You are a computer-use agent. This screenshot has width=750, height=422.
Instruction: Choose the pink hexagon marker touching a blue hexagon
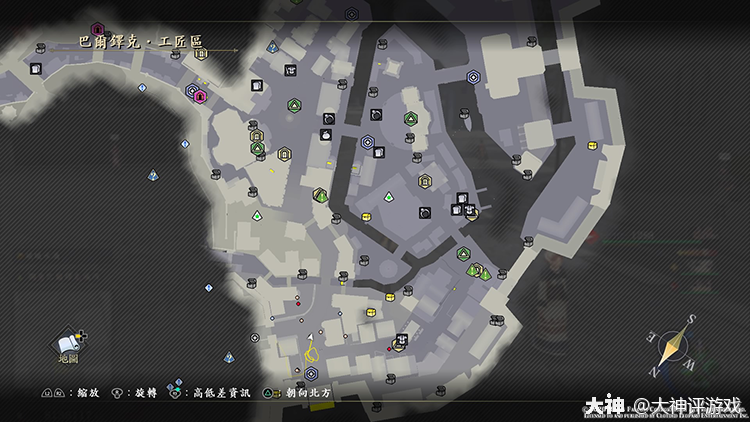(200, 97)
